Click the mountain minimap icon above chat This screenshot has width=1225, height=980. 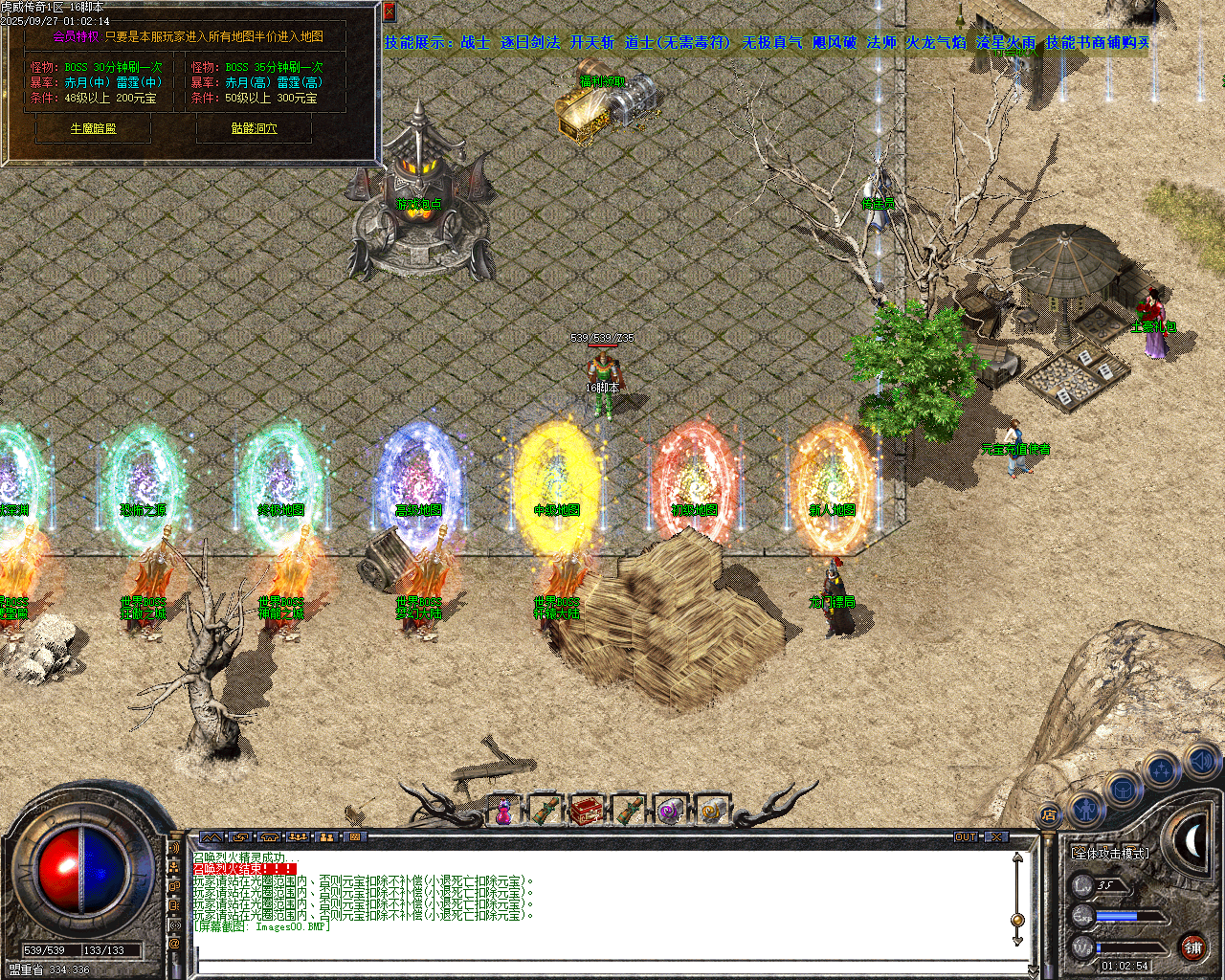(212, 836)
